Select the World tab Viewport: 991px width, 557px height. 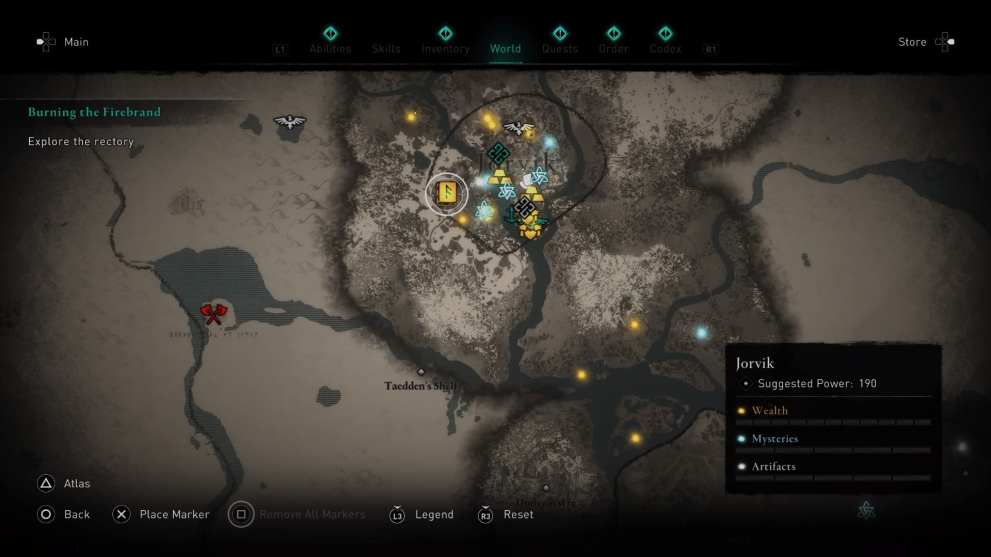pyautogui.click(x=505, y=48)
